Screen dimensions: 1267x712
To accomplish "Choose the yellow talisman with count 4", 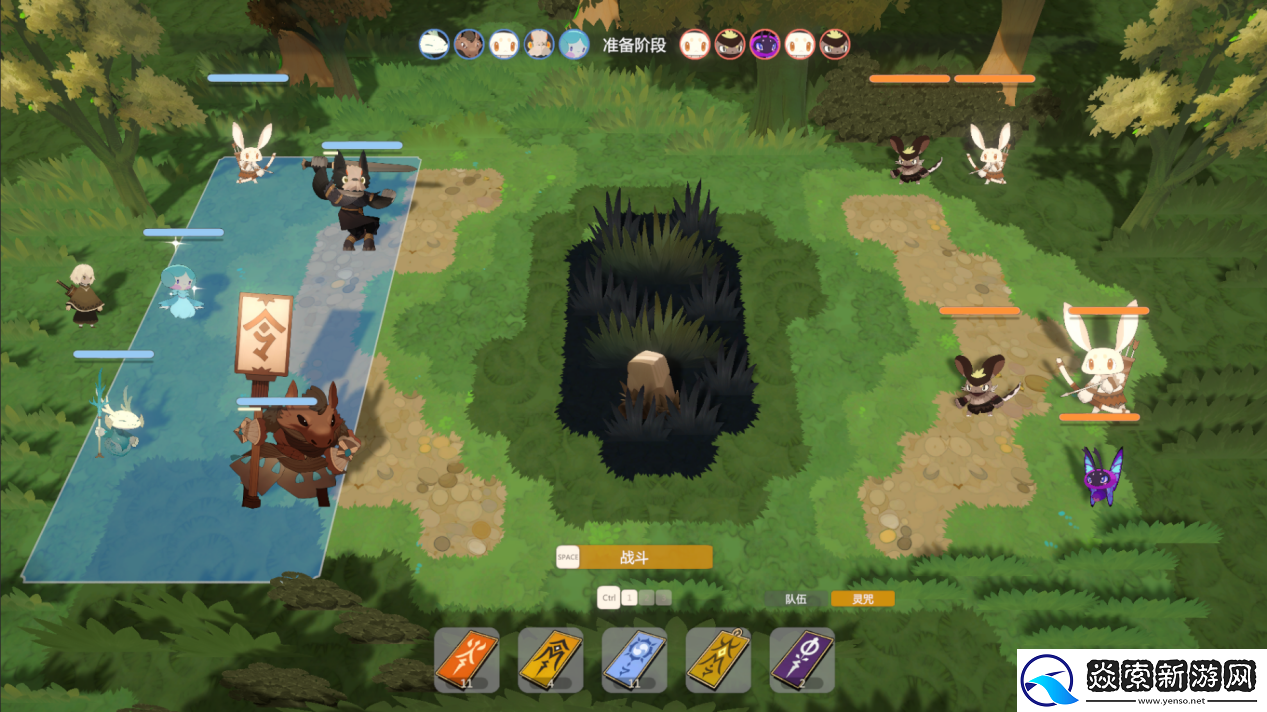I will pos(551,659).
